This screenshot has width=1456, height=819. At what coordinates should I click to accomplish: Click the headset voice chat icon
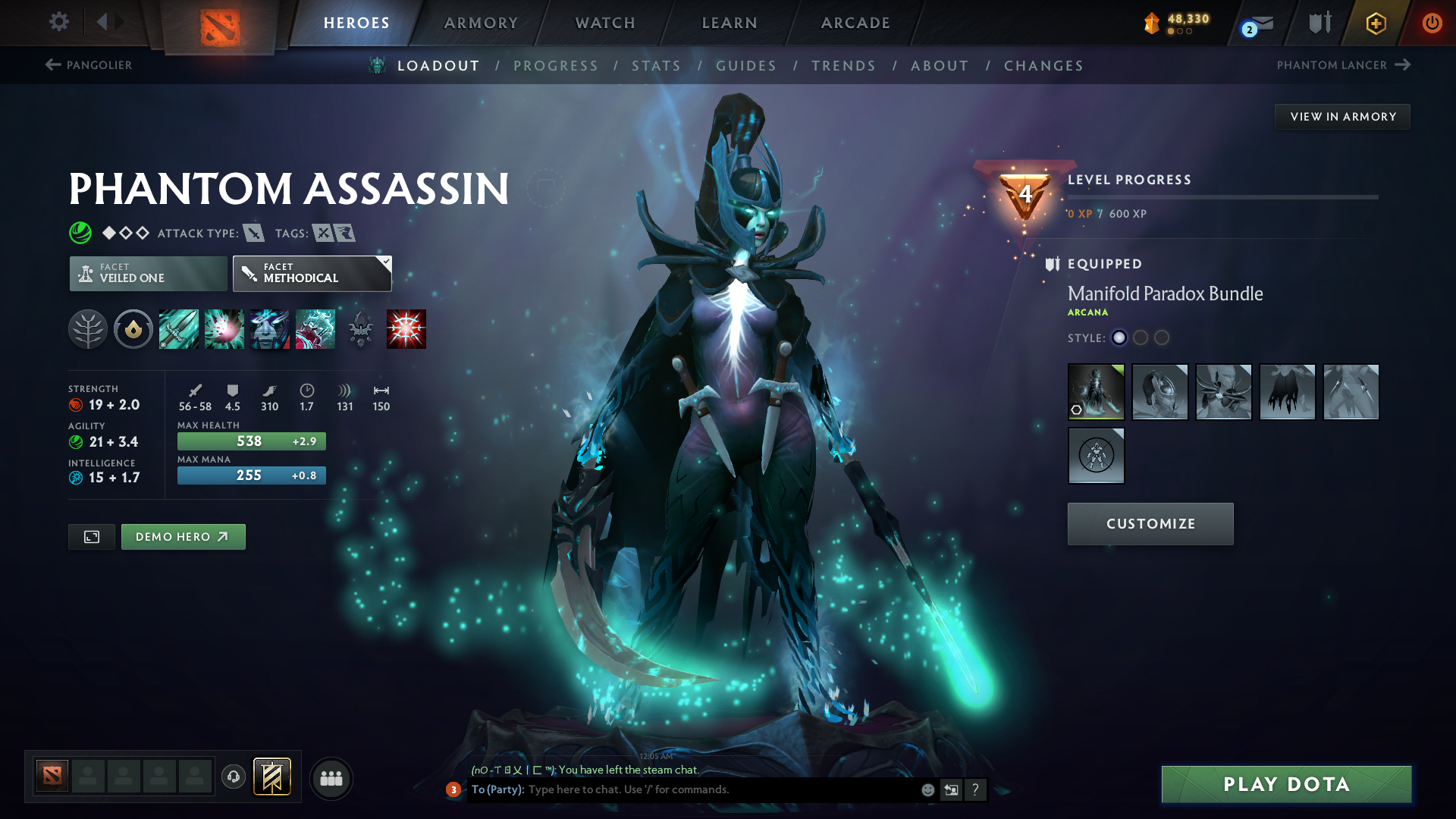pyautogui.click(x=233, y=778)
